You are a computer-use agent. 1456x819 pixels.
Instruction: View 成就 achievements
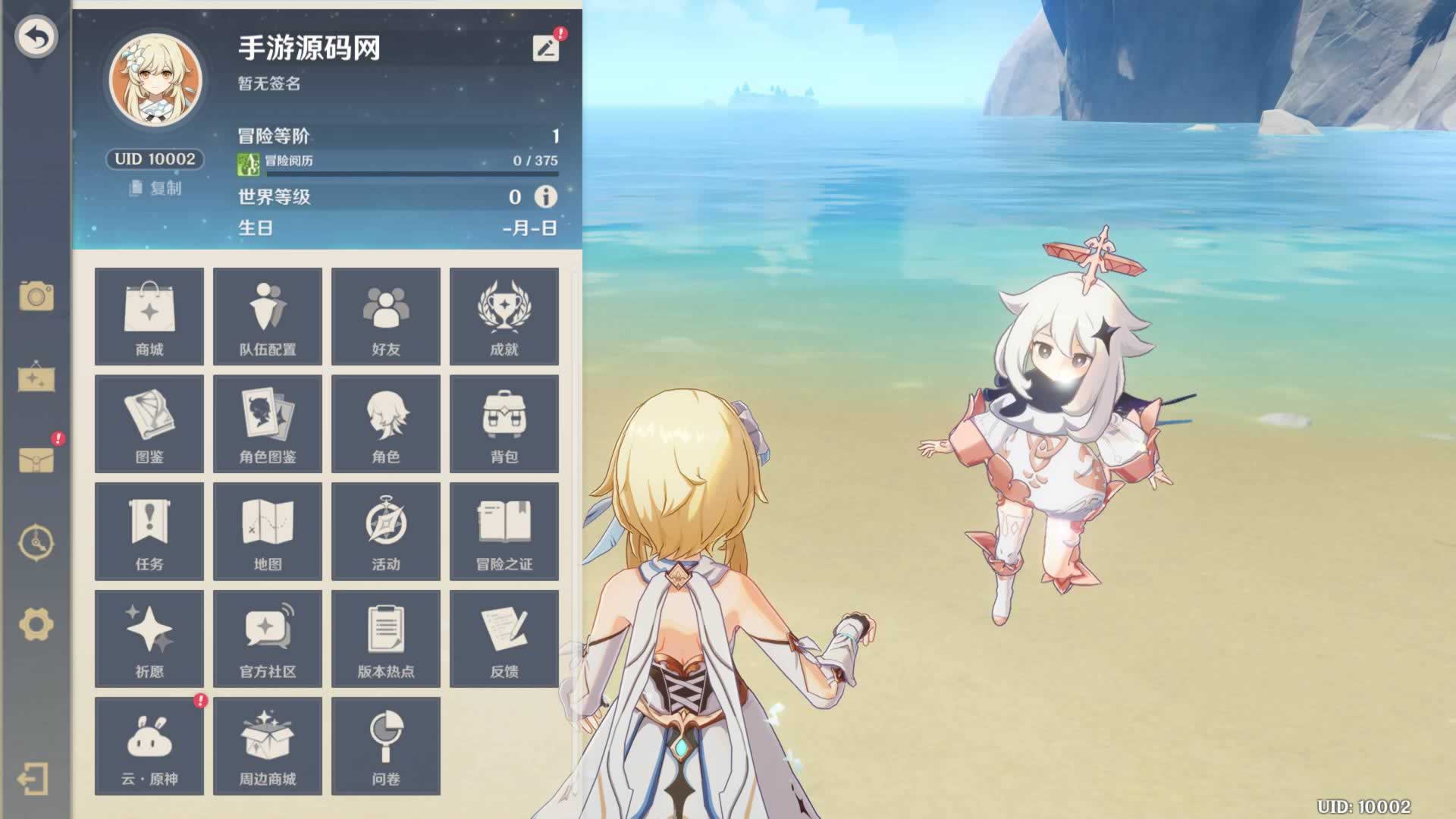(504, 316)
